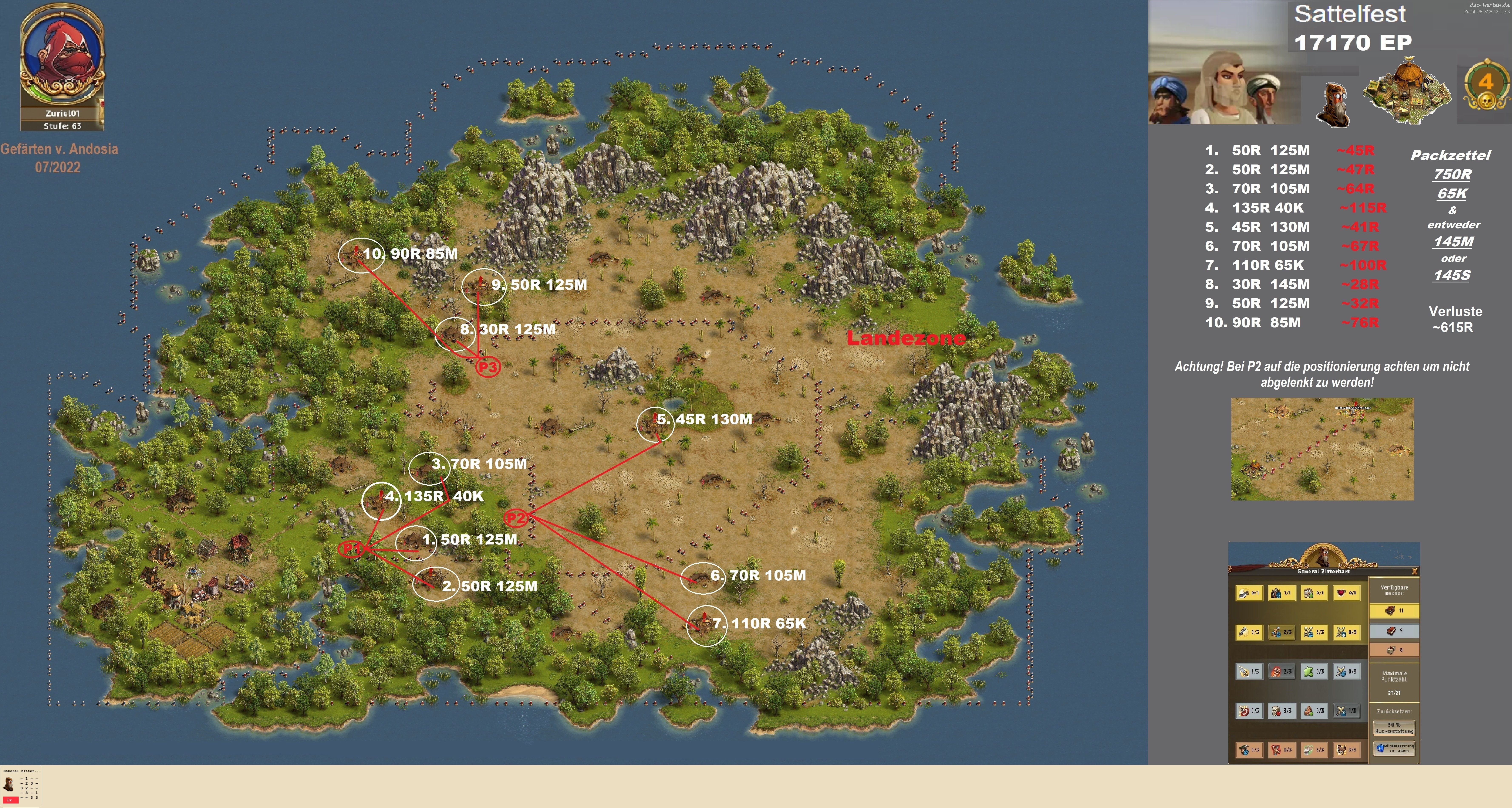Select the red heart skill slot

1346,593
